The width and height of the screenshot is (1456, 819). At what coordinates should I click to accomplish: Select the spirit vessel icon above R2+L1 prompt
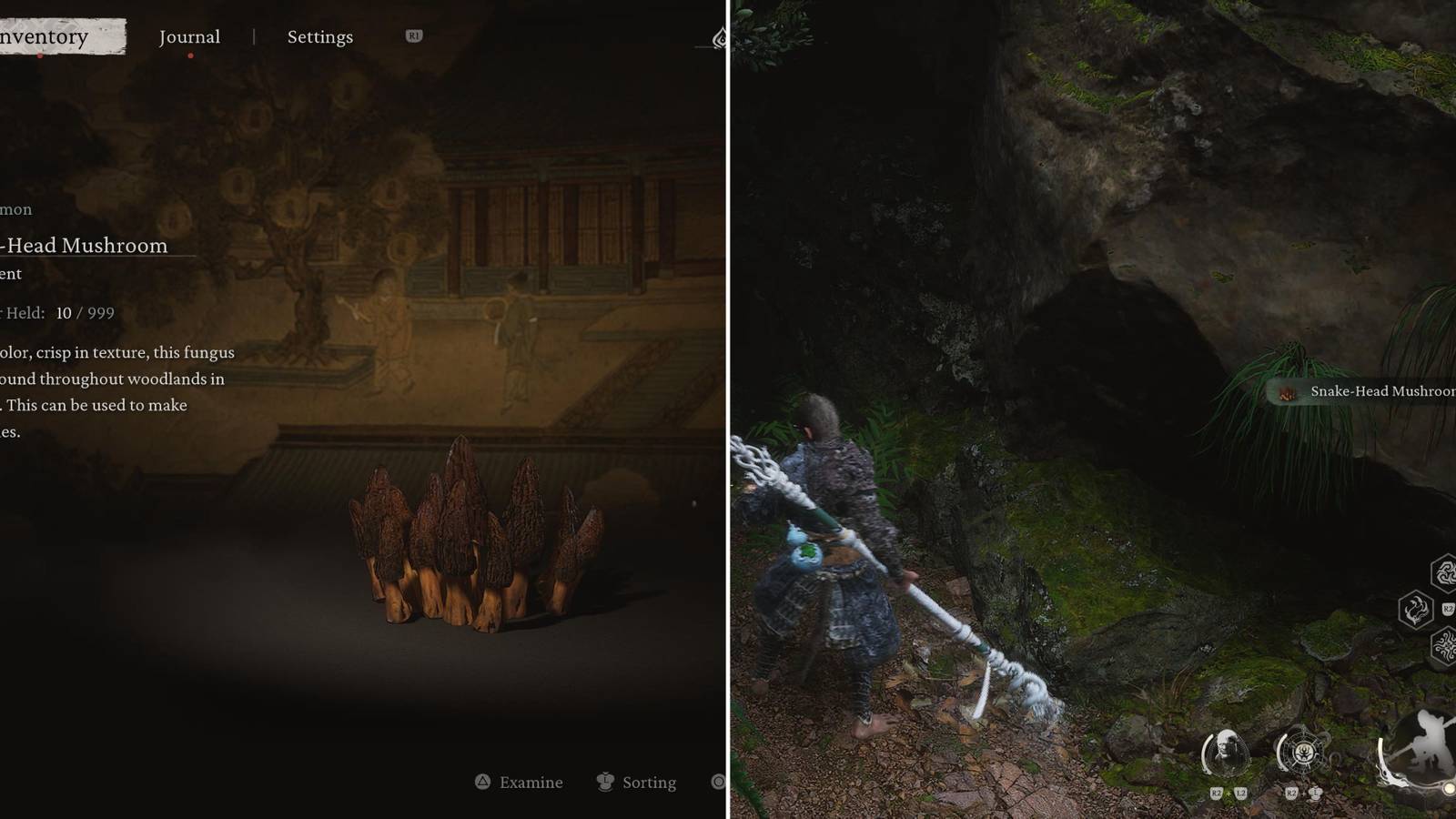pyautogui.click(x=1304, y=753)
